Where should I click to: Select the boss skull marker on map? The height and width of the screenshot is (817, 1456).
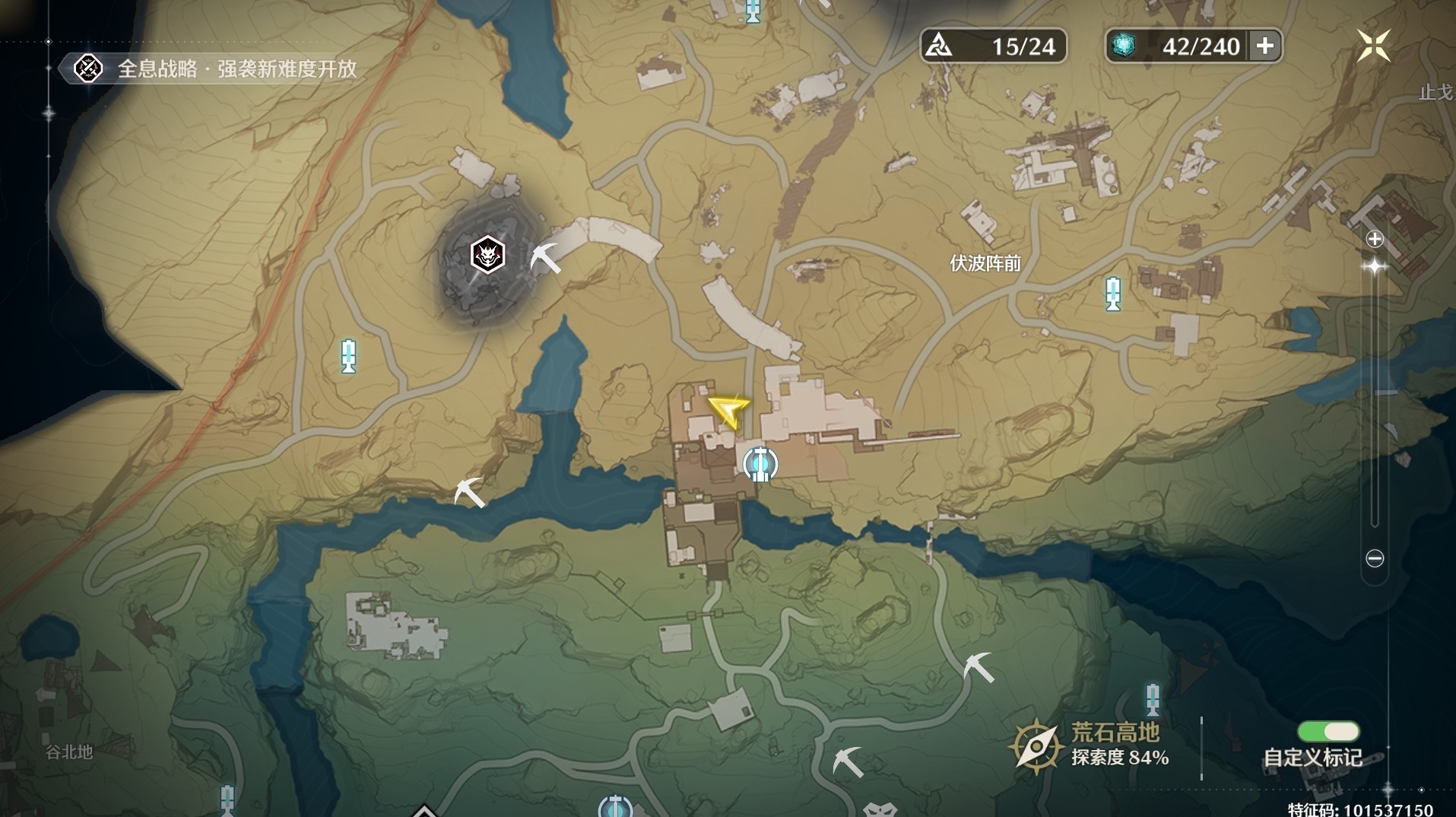pyautogui.click(x=487, y=255)
